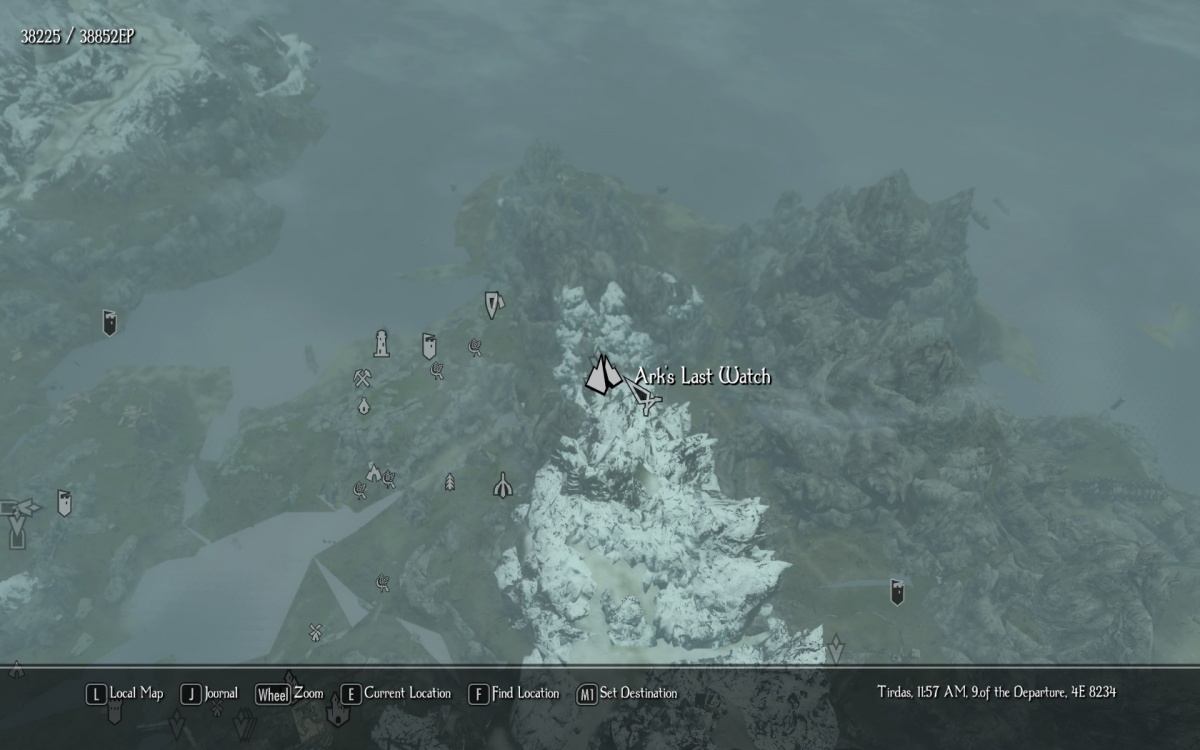
Task: Select the tower banner marker beside the lighthouse
Action: tap(429, 346)
